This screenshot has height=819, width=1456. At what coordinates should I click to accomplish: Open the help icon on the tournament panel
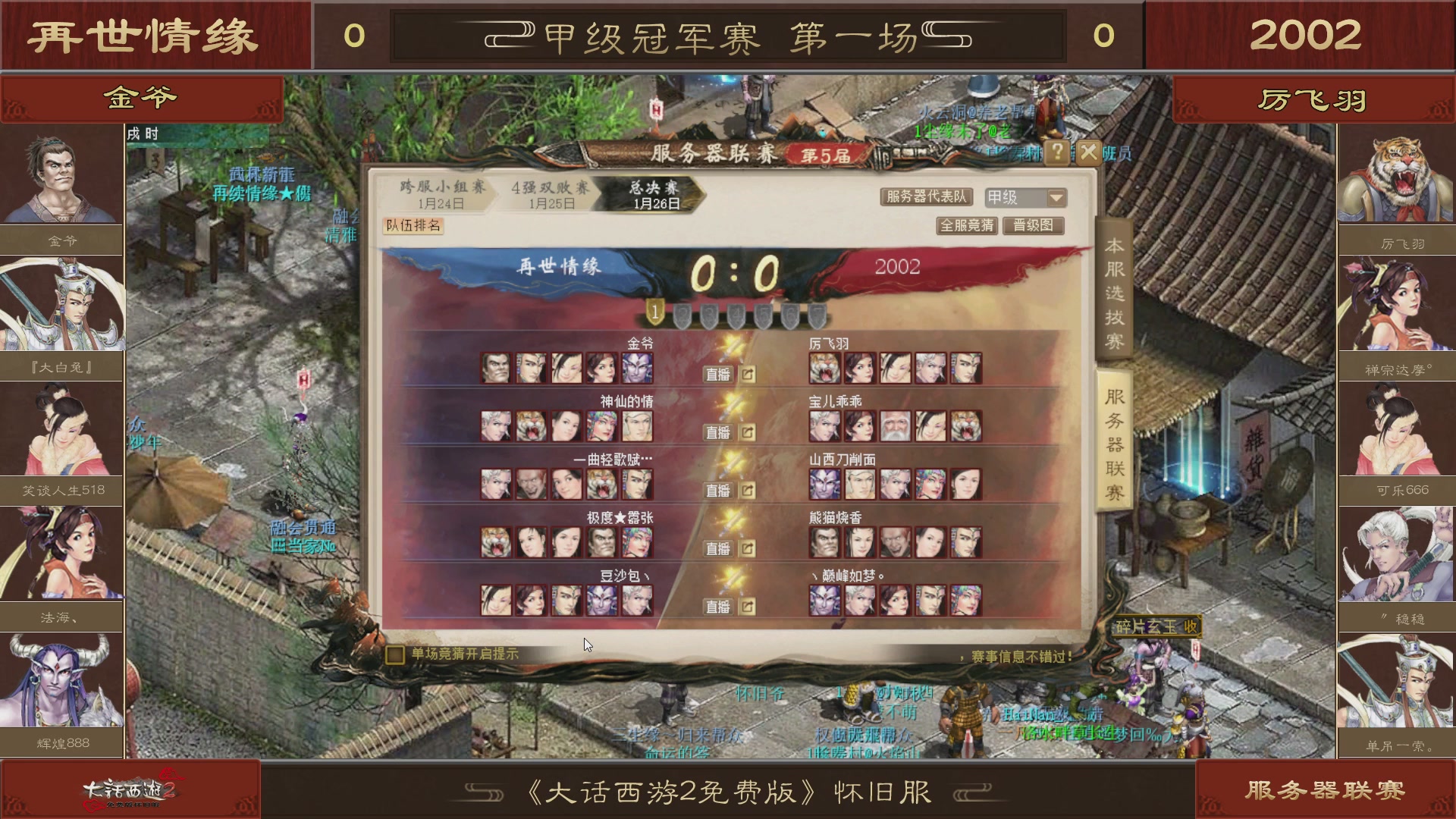point(1057,152)
